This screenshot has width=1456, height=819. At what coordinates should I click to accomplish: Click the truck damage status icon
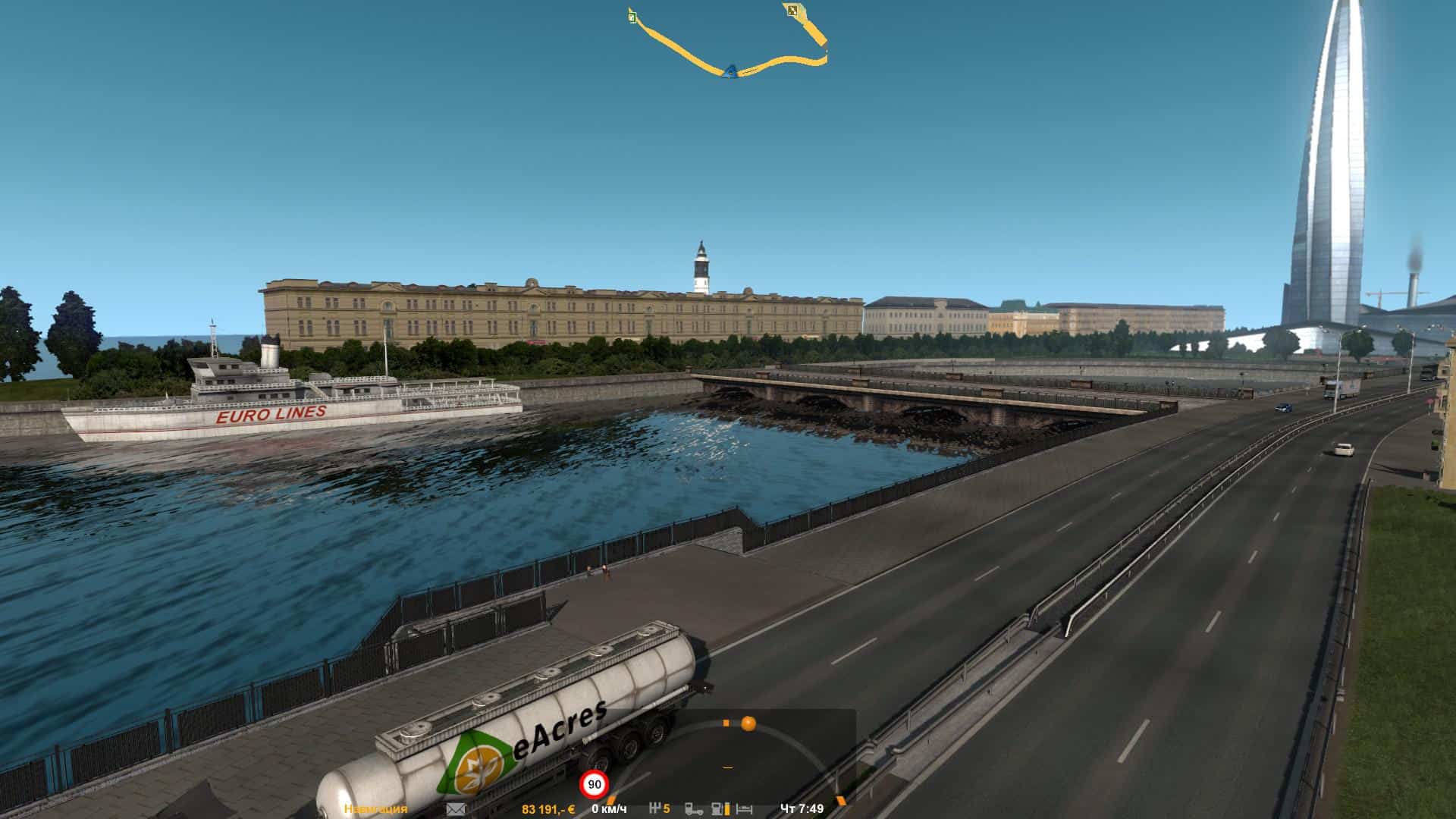694,809
